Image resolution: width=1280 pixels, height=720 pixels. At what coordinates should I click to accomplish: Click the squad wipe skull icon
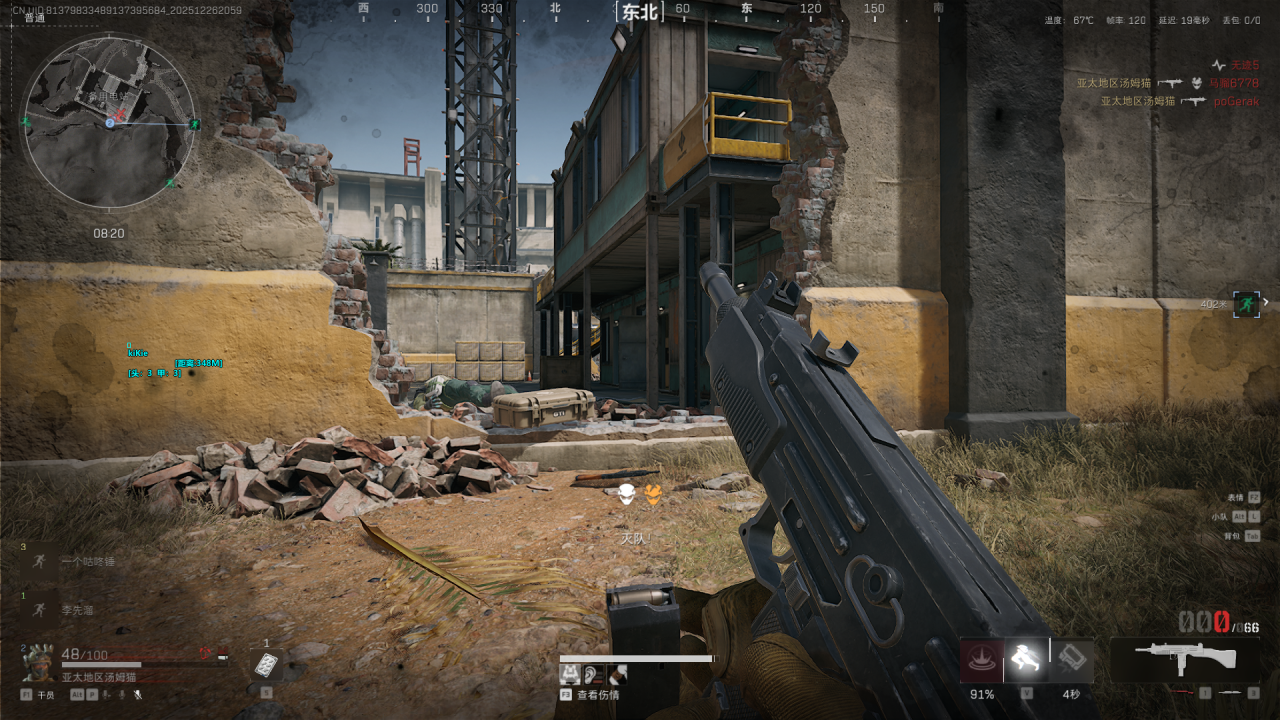tap(626, 494)
